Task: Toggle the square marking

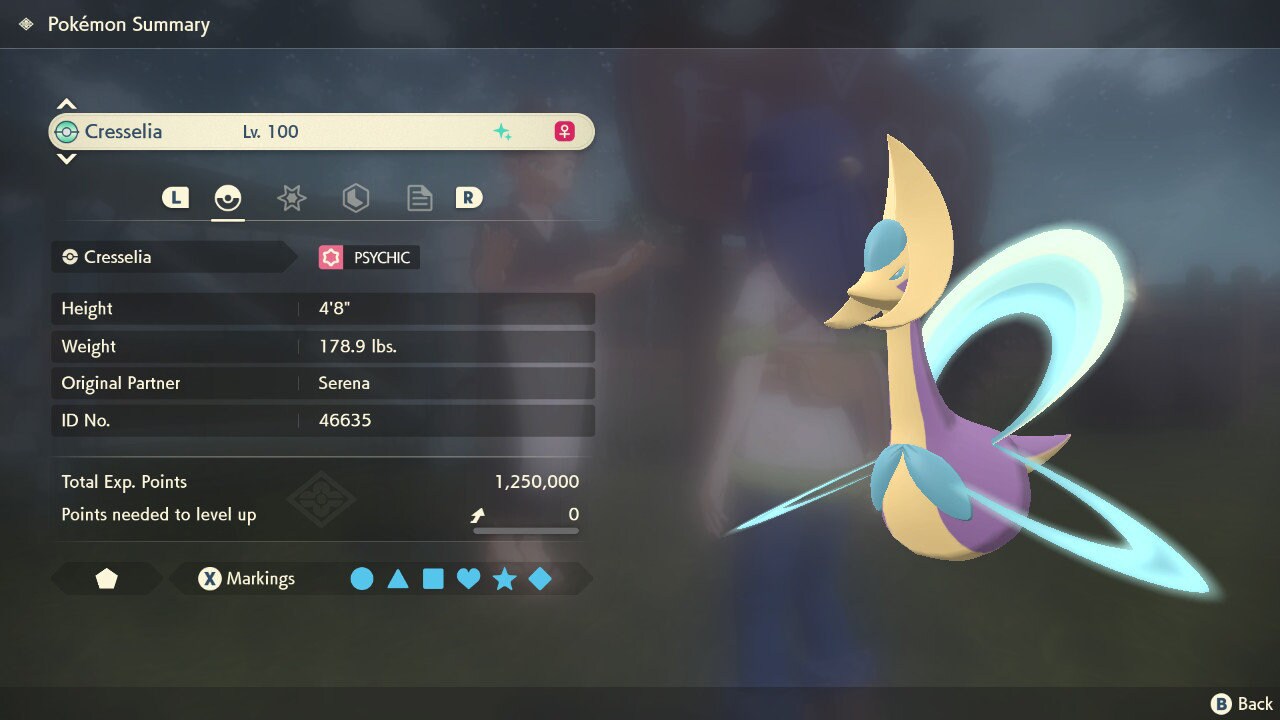Action: point(433,579)
